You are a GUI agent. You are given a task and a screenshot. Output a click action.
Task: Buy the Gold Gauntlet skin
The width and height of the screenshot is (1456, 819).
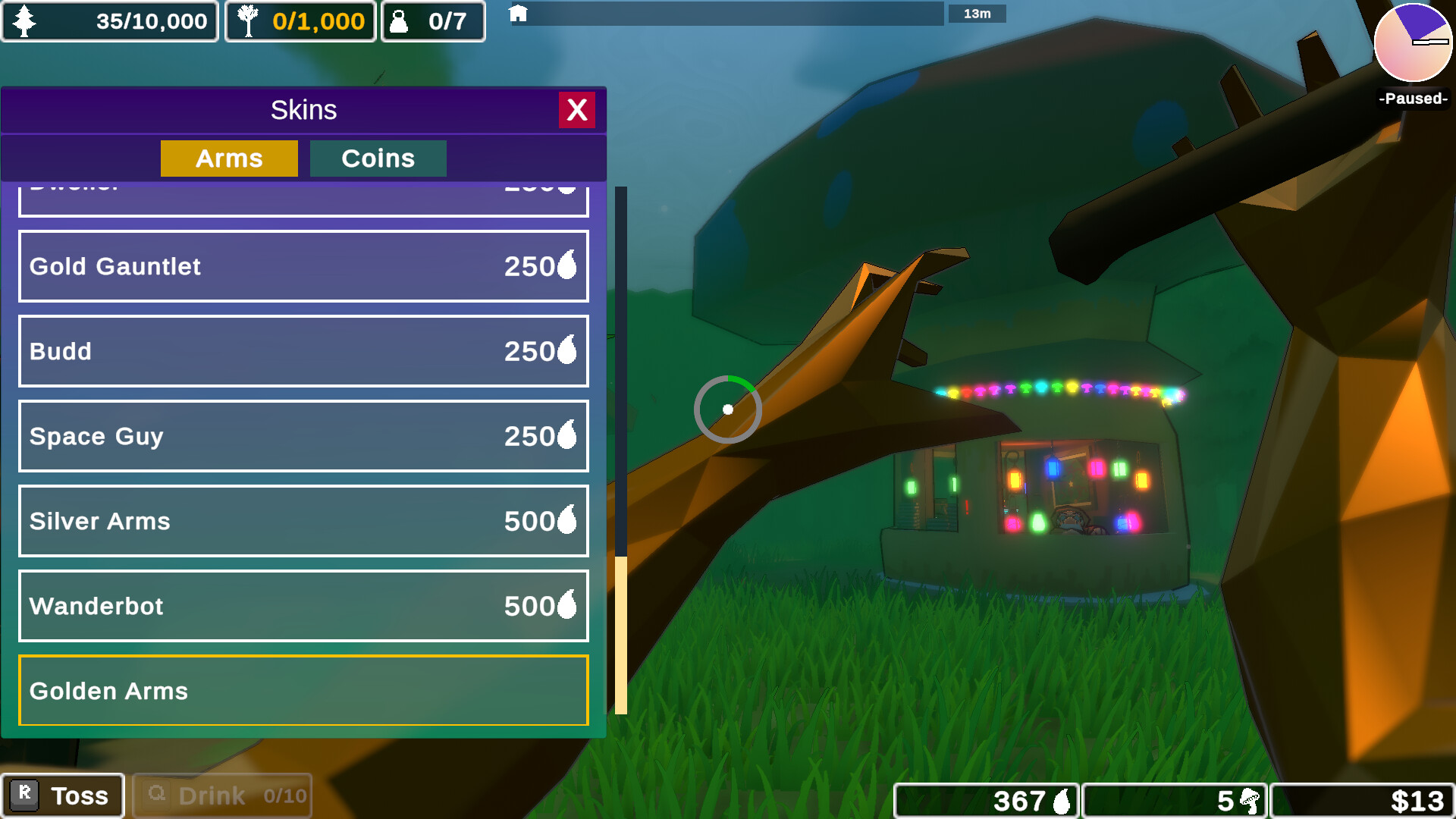303,266
